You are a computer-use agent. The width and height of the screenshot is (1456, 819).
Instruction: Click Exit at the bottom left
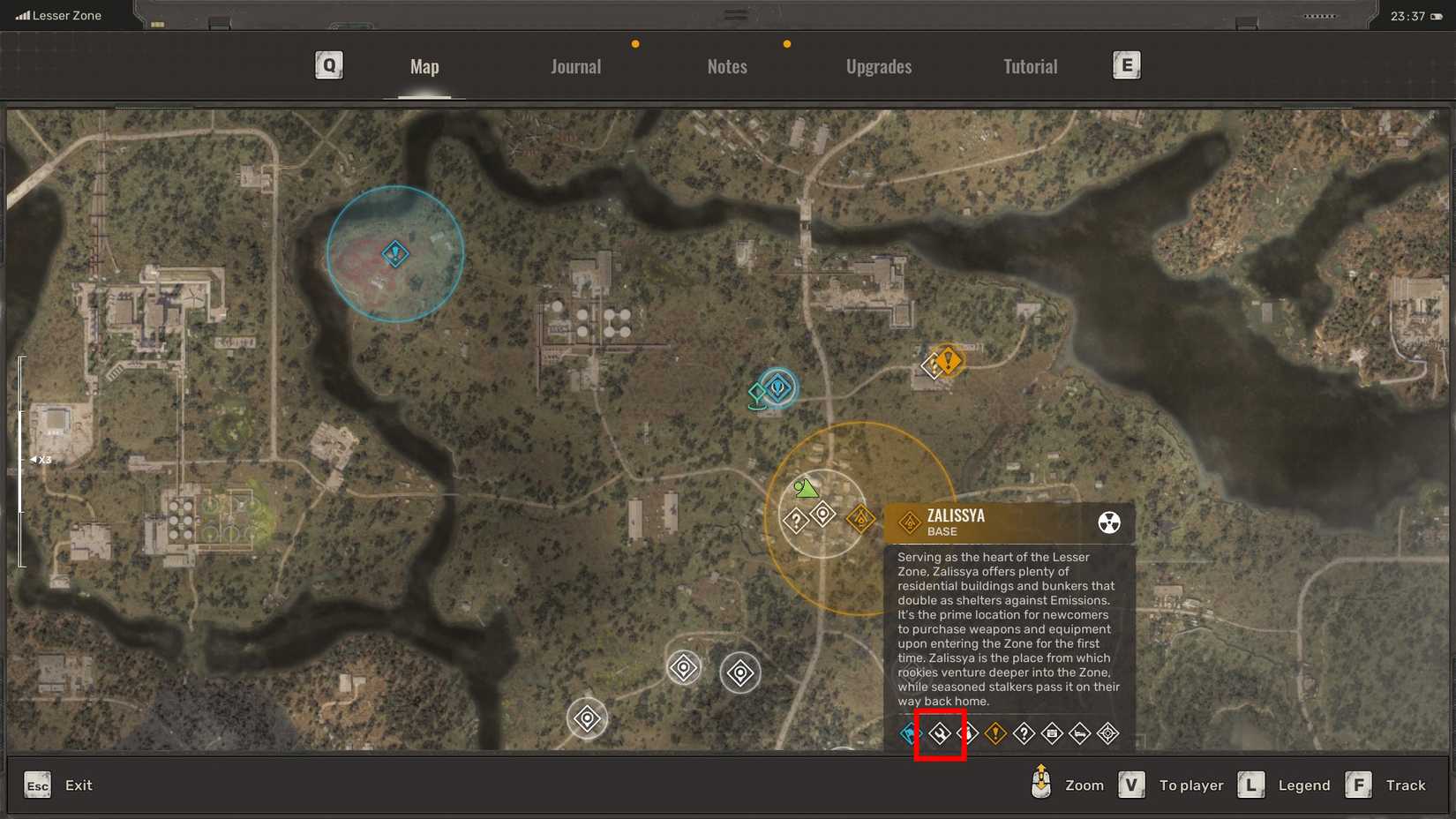click(x=79, y=785)
